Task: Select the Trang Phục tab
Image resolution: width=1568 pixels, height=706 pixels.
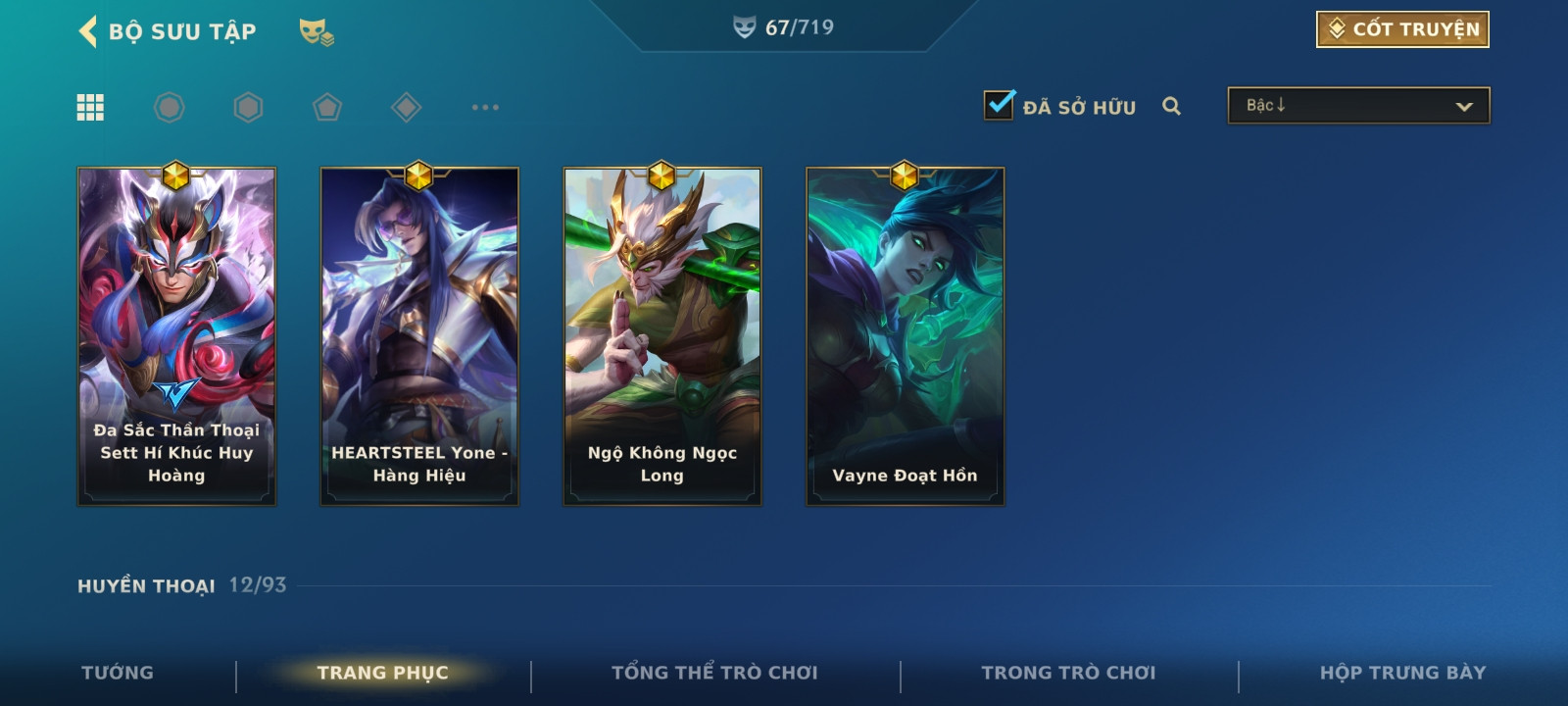Action: pos(382,673)
